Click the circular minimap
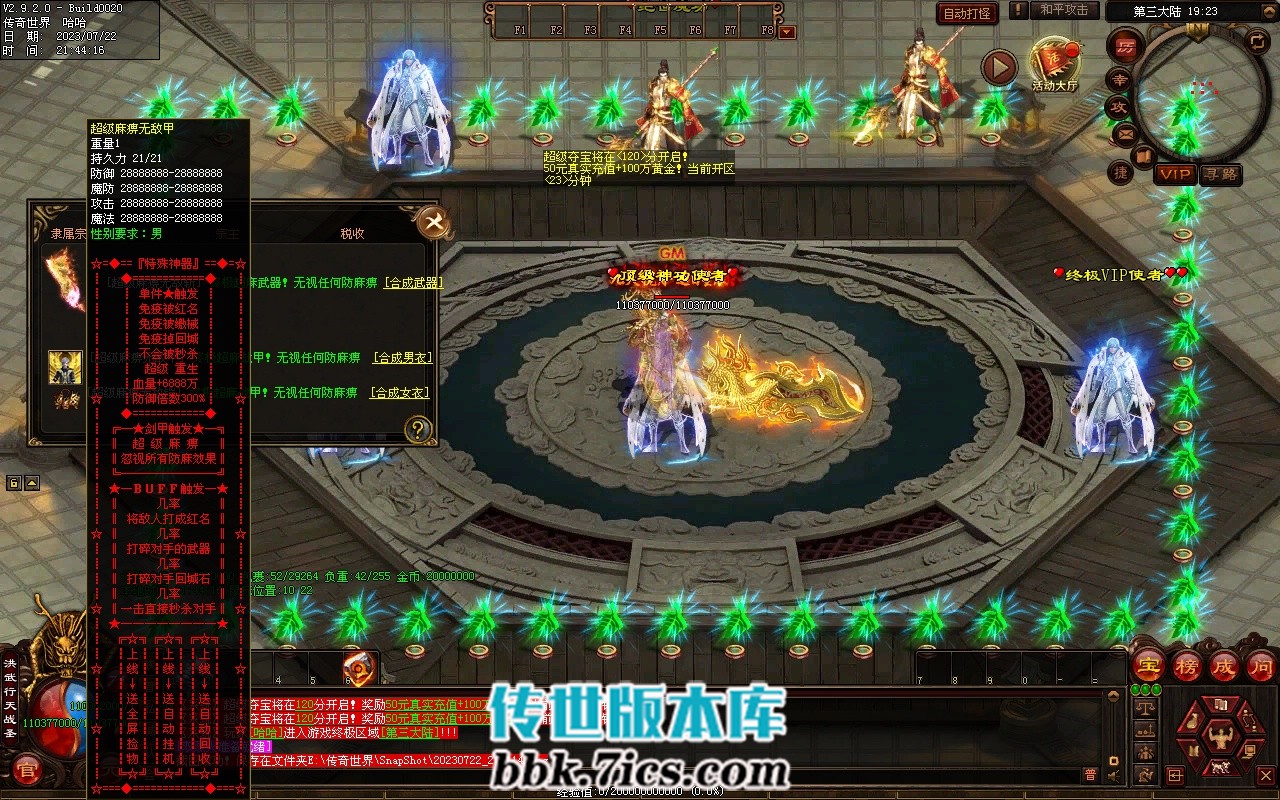Viewport: 1280px width, 800px height. 1201,88
